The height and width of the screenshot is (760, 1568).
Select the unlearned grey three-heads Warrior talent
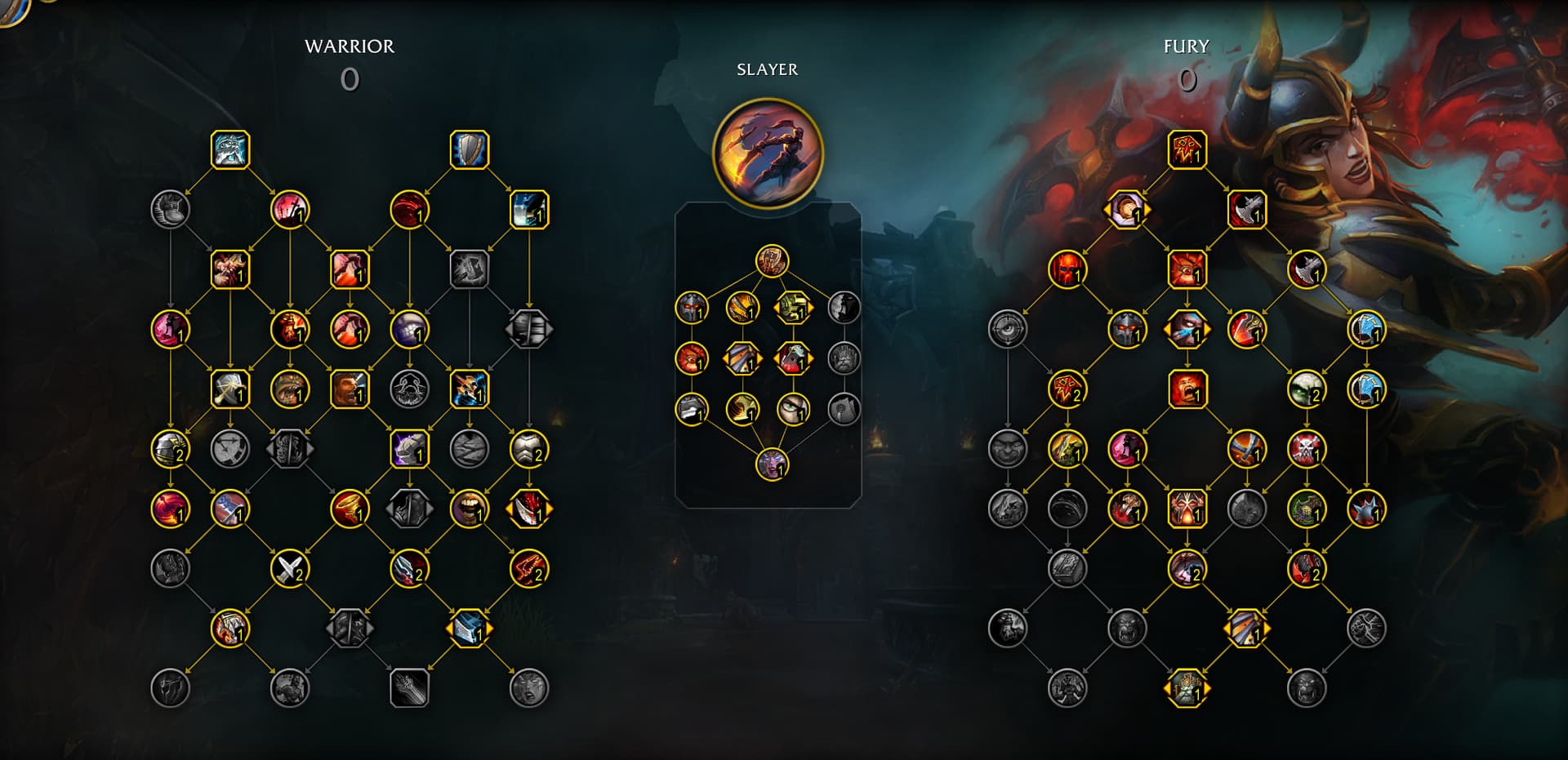point(409,389)
